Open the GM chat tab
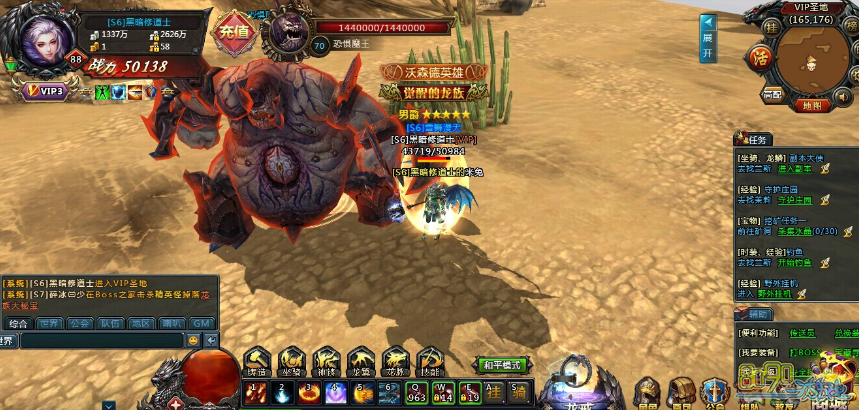 click(x=201, y=323)
